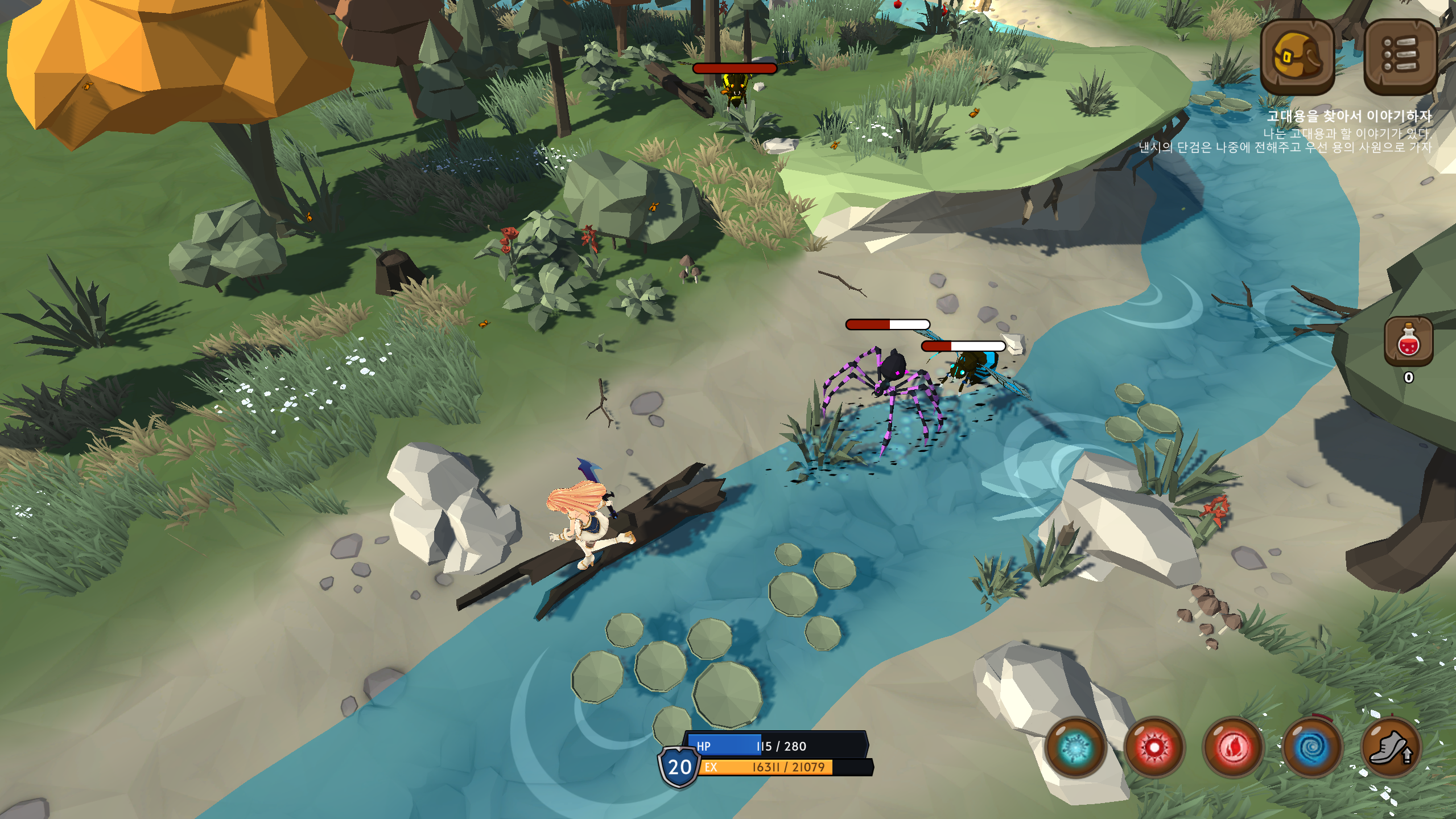Screen dimensions: 1456x819
Task: Open the backpack inventory
Action: [1297, 56]
